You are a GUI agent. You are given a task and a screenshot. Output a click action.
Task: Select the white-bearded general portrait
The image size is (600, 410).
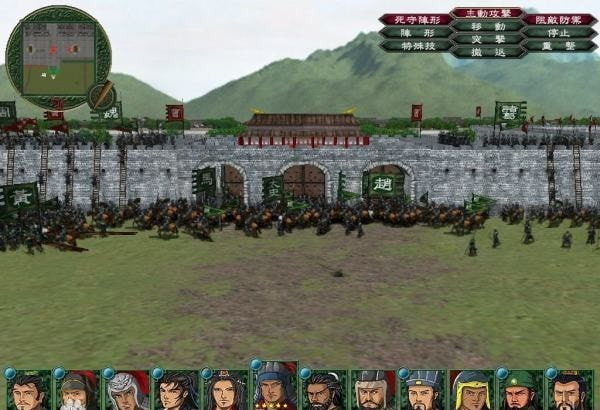tap(77, 390)
